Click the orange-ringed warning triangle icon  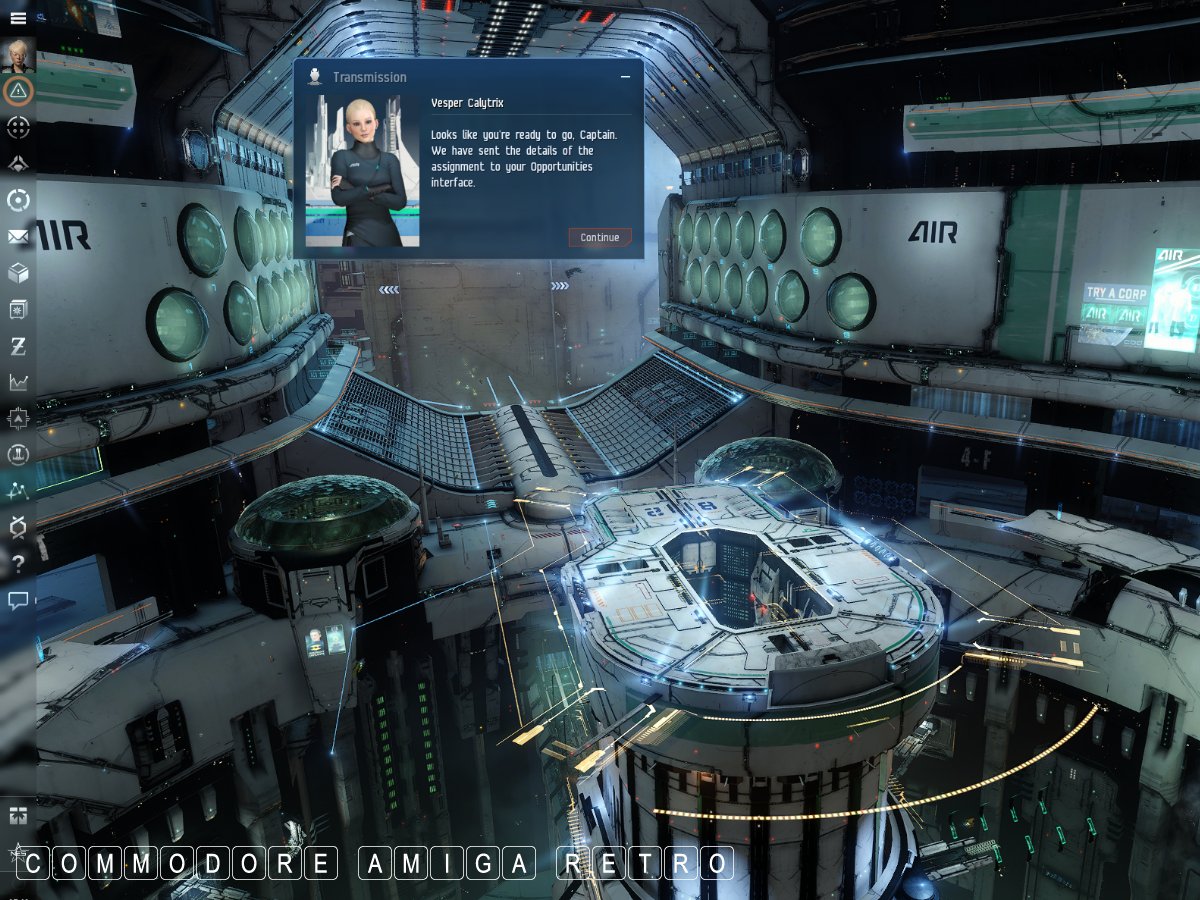pyautogui.click(x=18, y=91)
